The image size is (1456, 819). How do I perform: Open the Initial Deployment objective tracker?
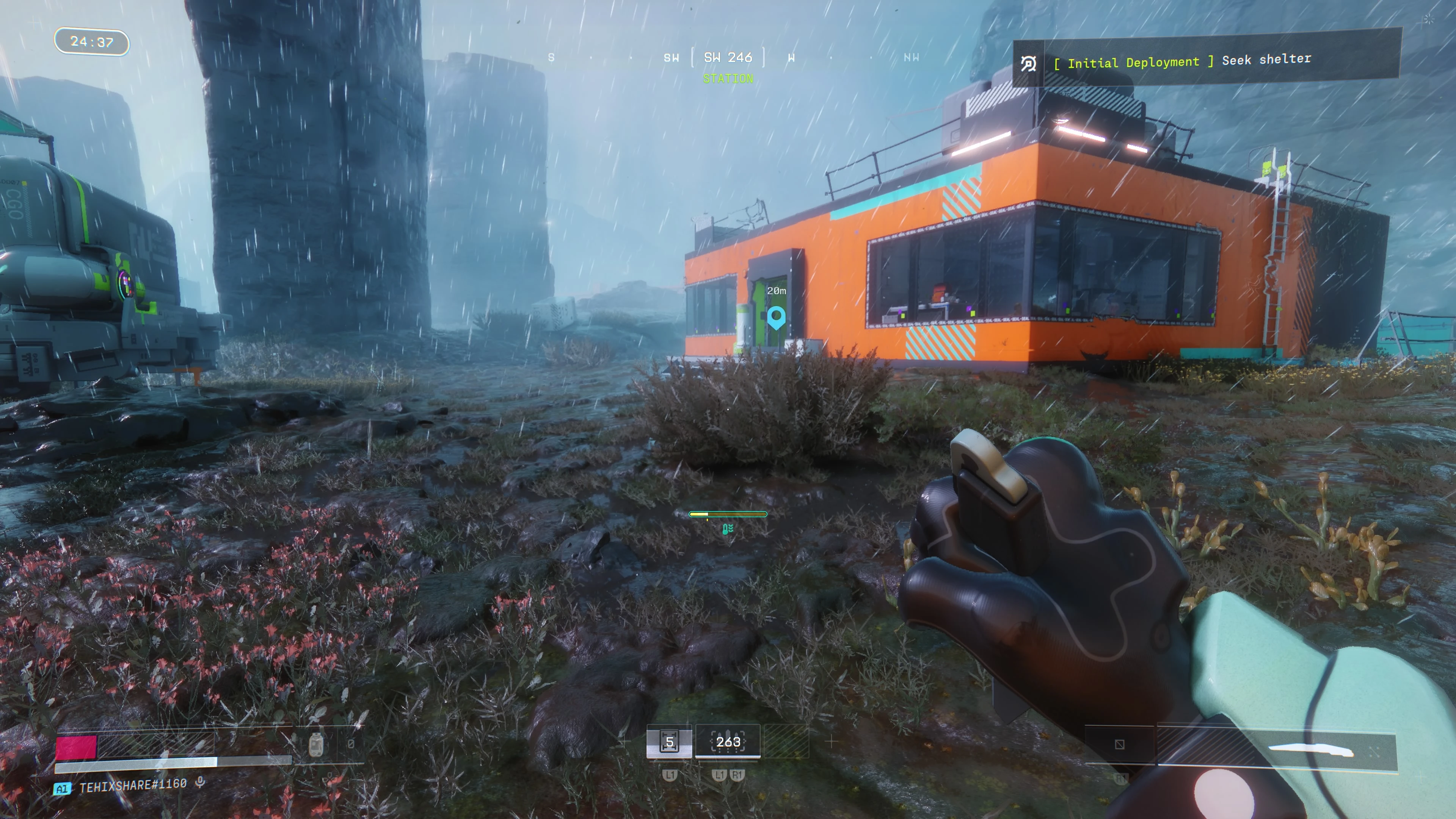click(1207, 61)
